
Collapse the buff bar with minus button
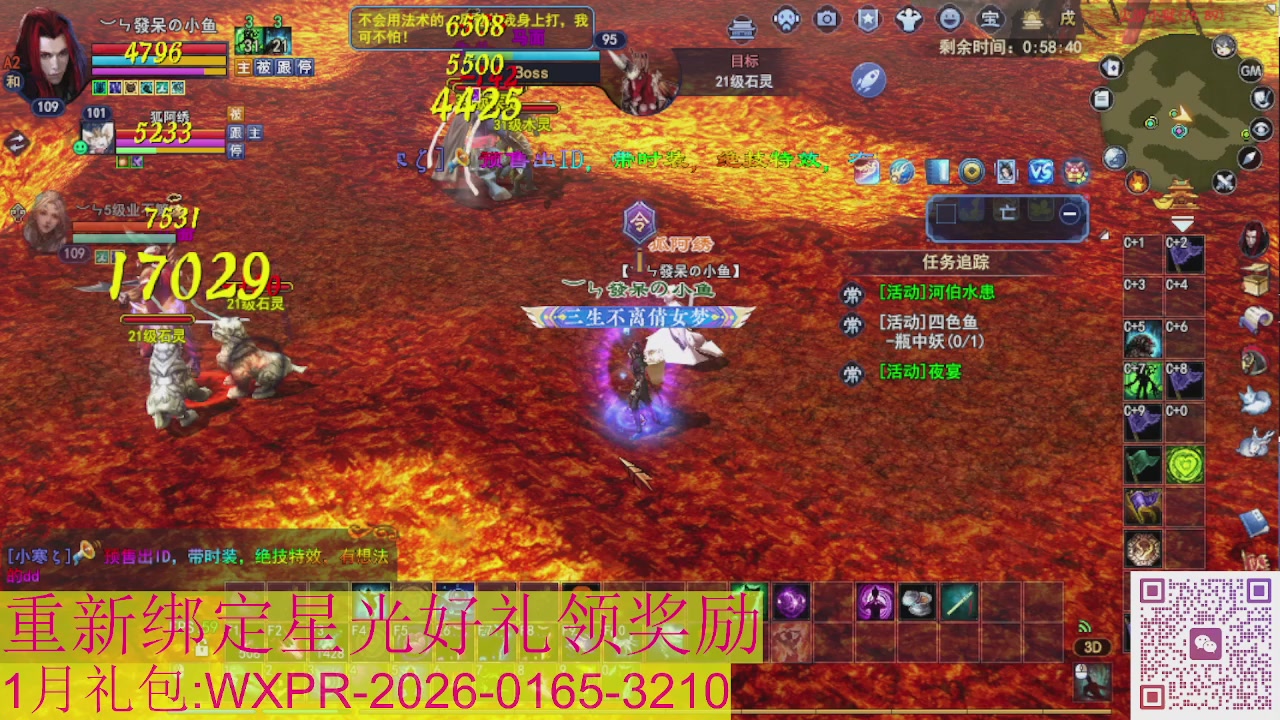(x=1068, y=212)
